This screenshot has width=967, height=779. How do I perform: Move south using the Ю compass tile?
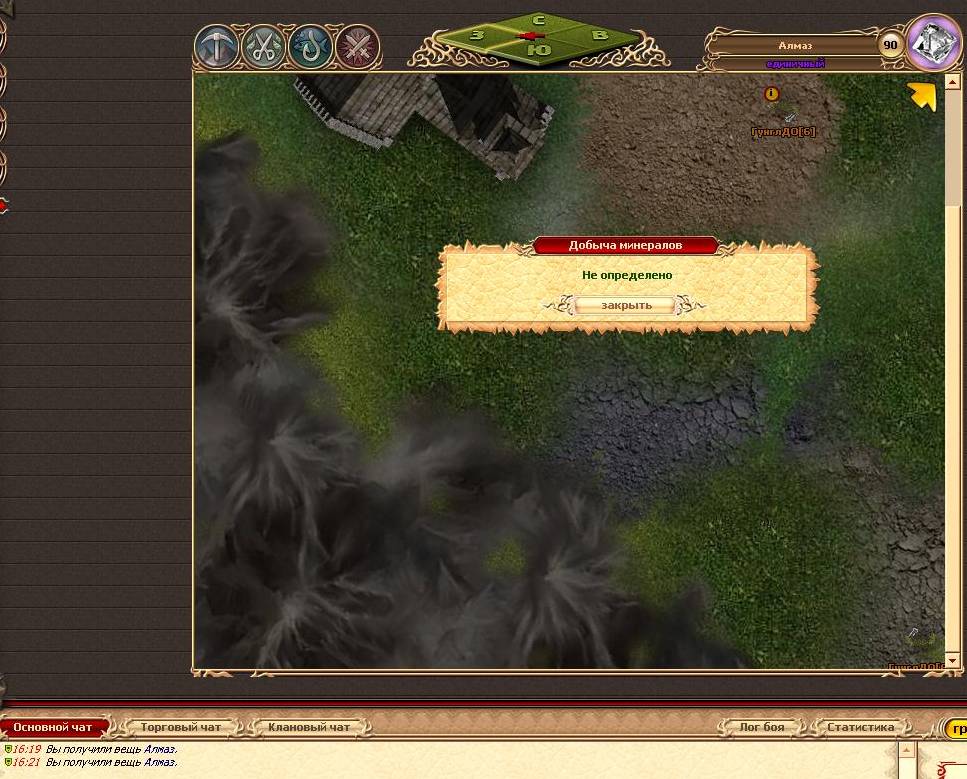(x=538, y=49)
